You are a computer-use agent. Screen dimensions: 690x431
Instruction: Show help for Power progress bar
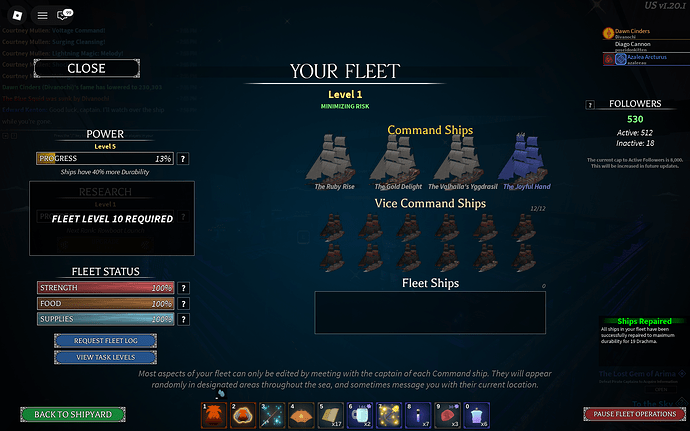(183, 159)
